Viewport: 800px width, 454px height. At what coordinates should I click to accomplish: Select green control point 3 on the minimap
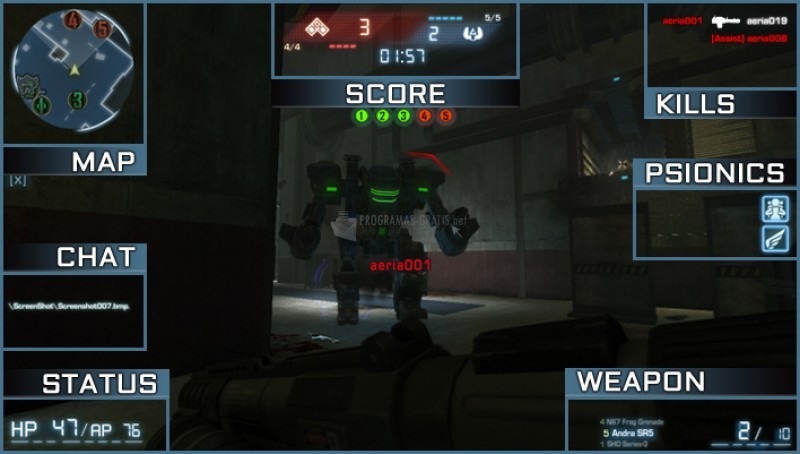[77, 99]
